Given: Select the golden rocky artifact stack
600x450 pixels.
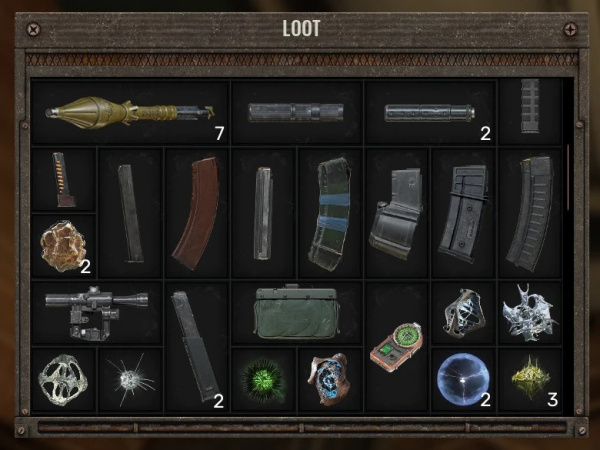Looking at the screenshot, I should [x=63, y=245].
